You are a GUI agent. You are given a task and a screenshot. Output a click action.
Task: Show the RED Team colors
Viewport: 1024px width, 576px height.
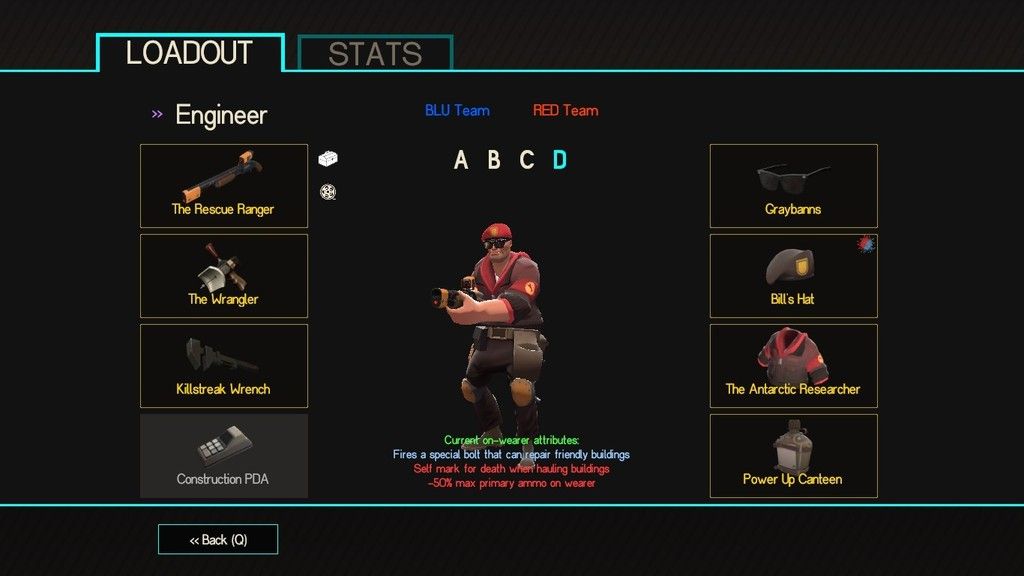click(x=565, y=111)
